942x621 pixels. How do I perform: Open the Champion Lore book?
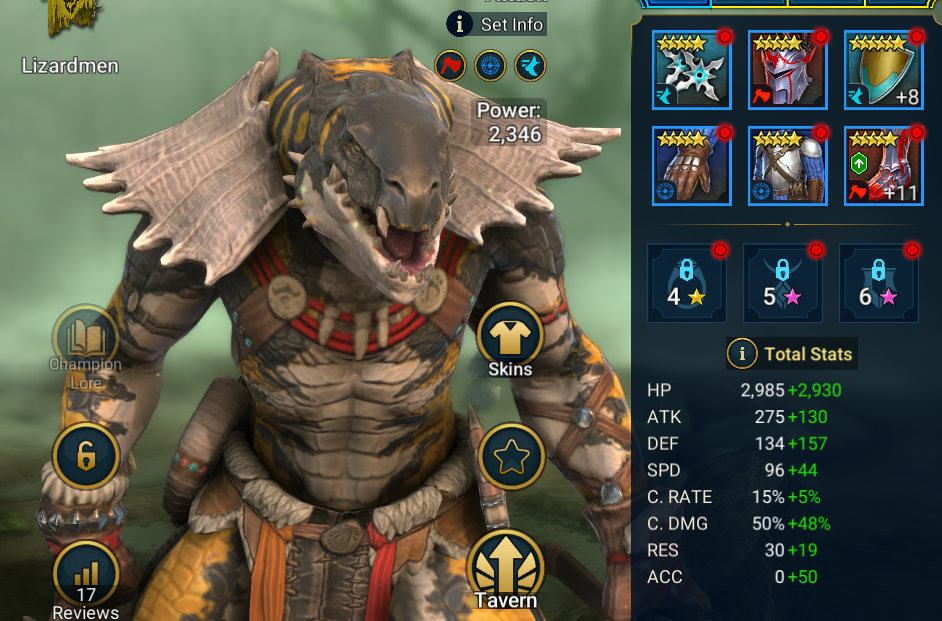click(85, 338)
